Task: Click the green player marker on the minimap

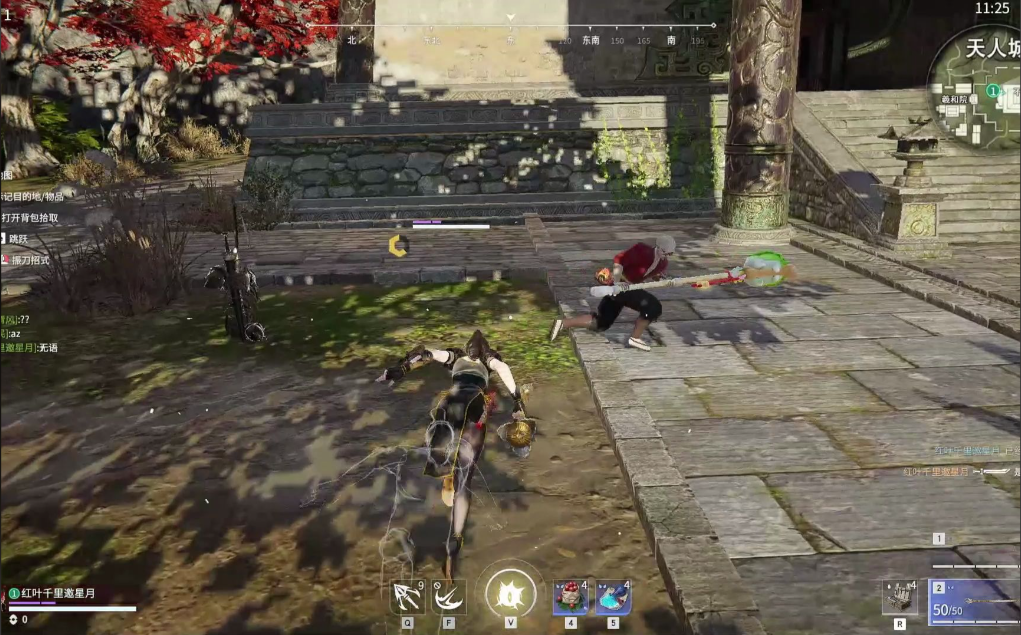Action: click(x=993, y=91)
